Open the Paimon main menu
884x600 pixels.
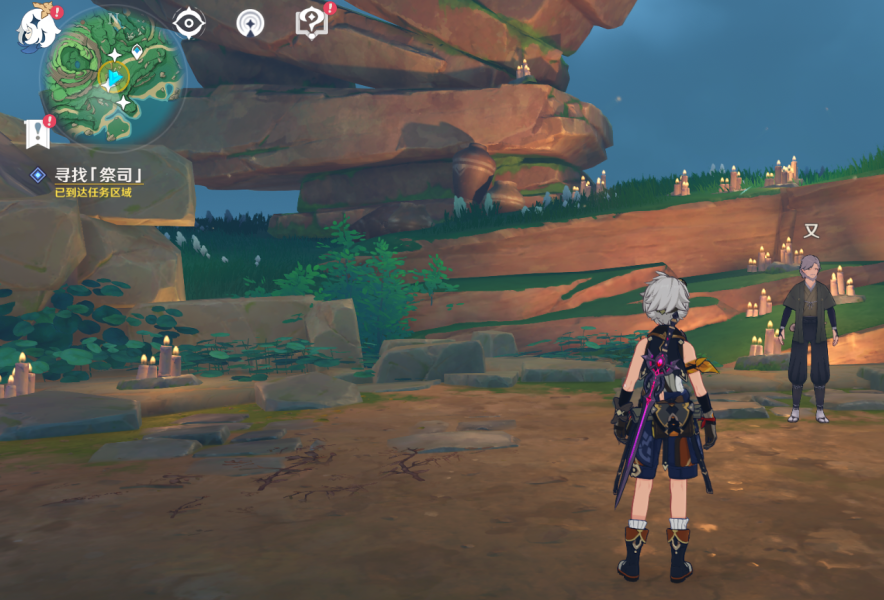(37, 27)
